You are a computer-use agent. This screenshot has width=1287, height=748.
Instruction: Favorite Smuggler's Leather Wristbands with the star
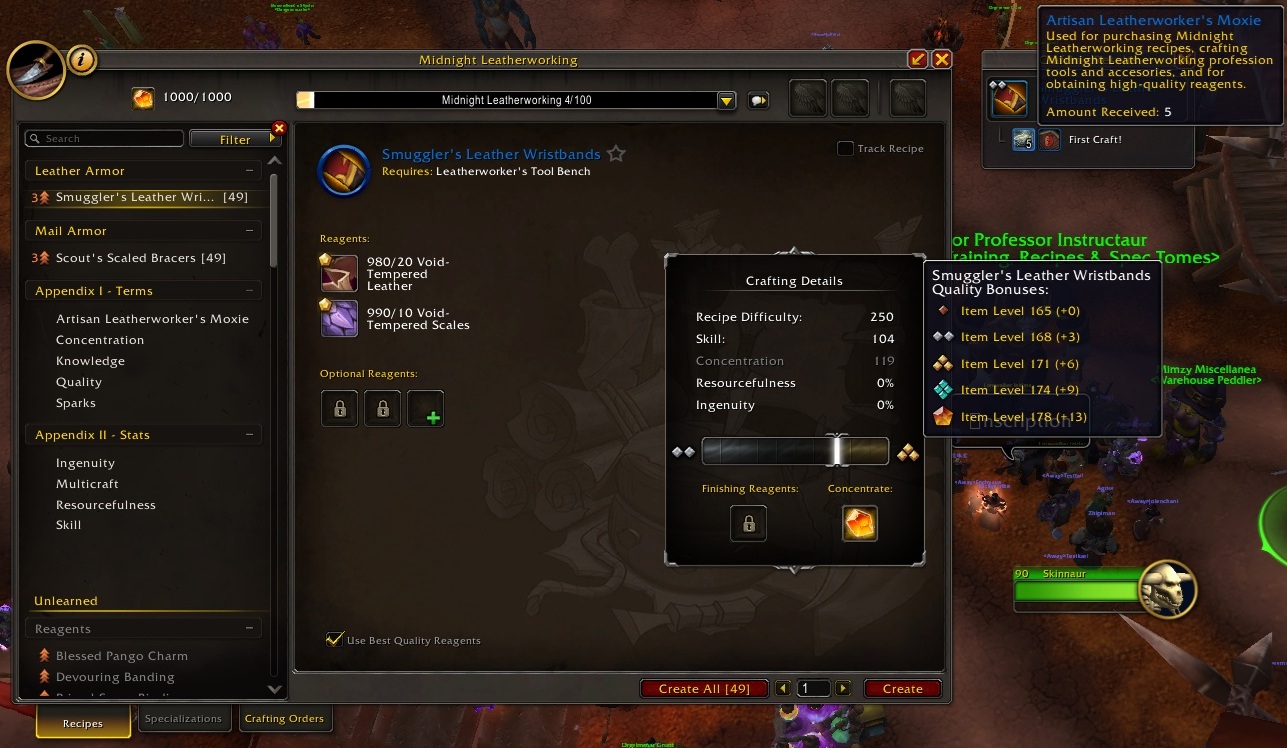[616, 153]
